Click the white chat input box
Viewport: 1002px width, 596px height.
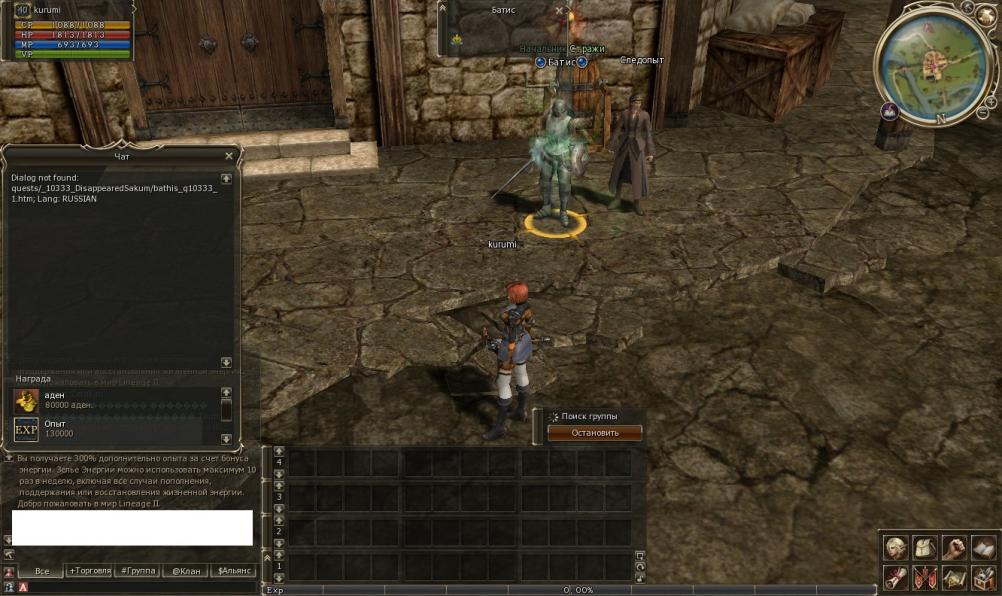point(132,527)
